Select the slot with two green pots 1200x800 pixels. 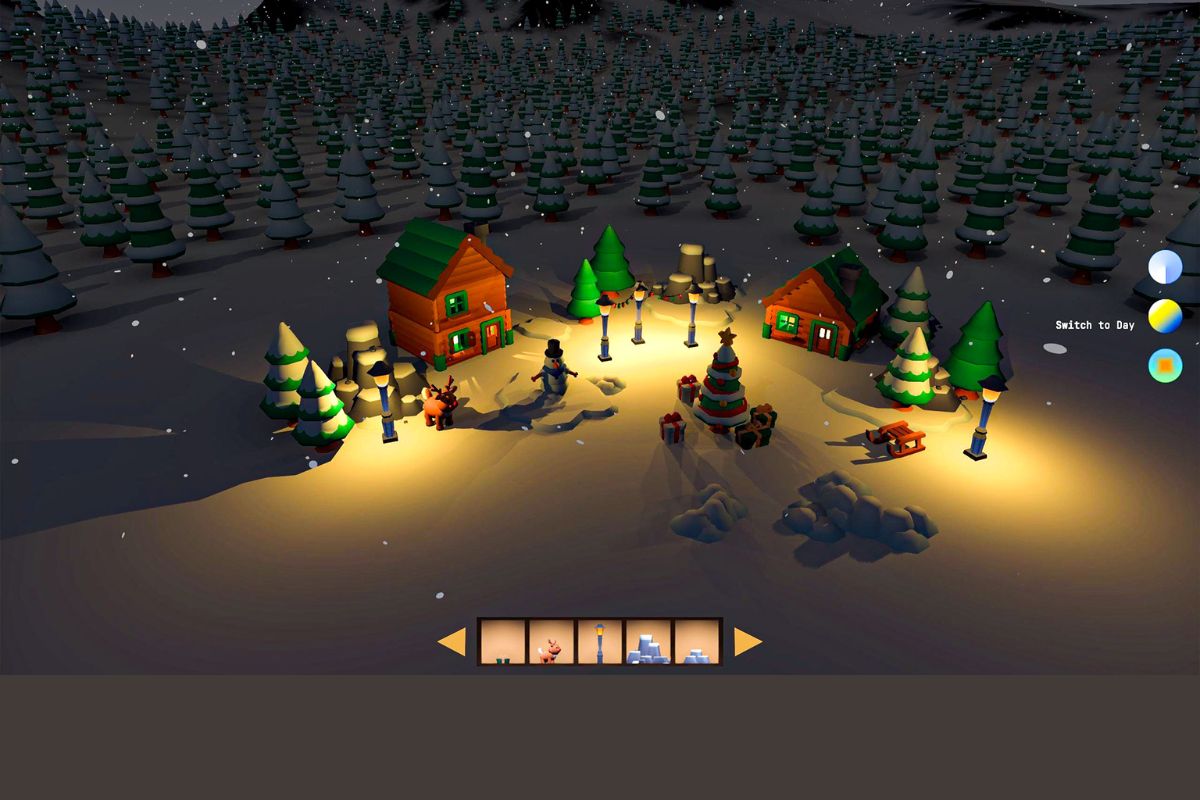point(503,642)
